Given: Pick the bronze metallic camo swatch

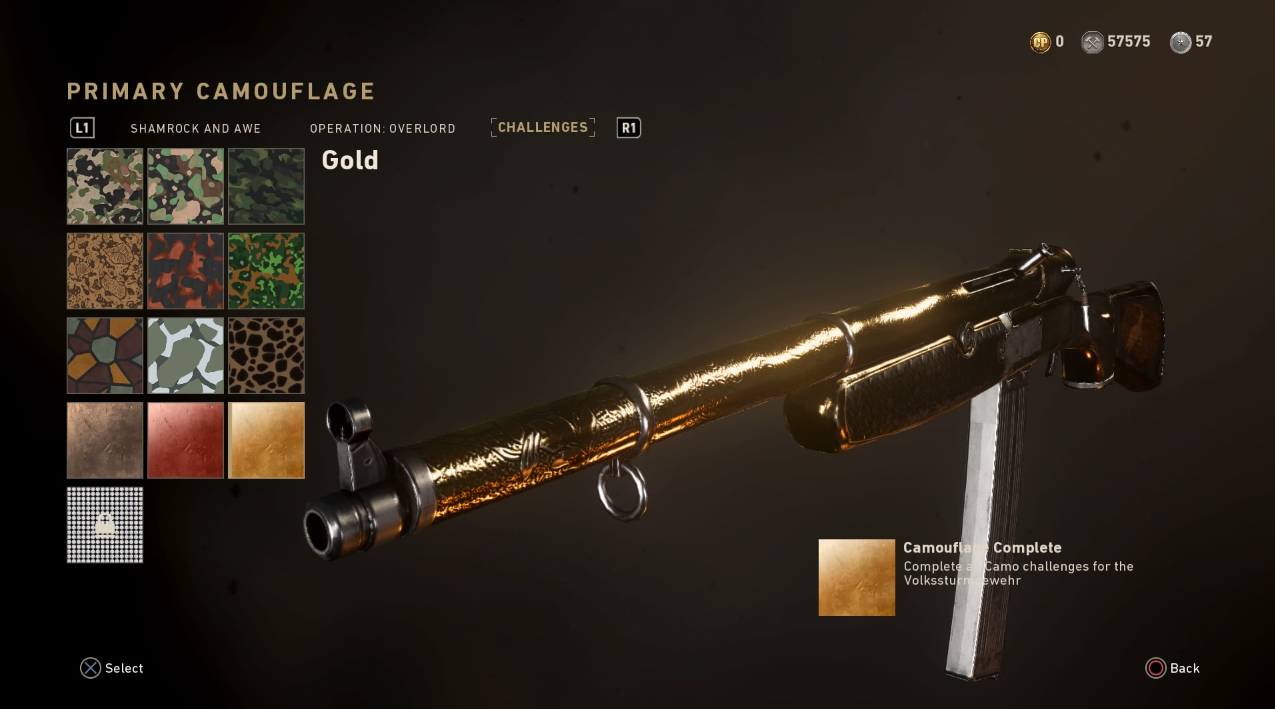Looking at the screenshot, I should (105, 440).
